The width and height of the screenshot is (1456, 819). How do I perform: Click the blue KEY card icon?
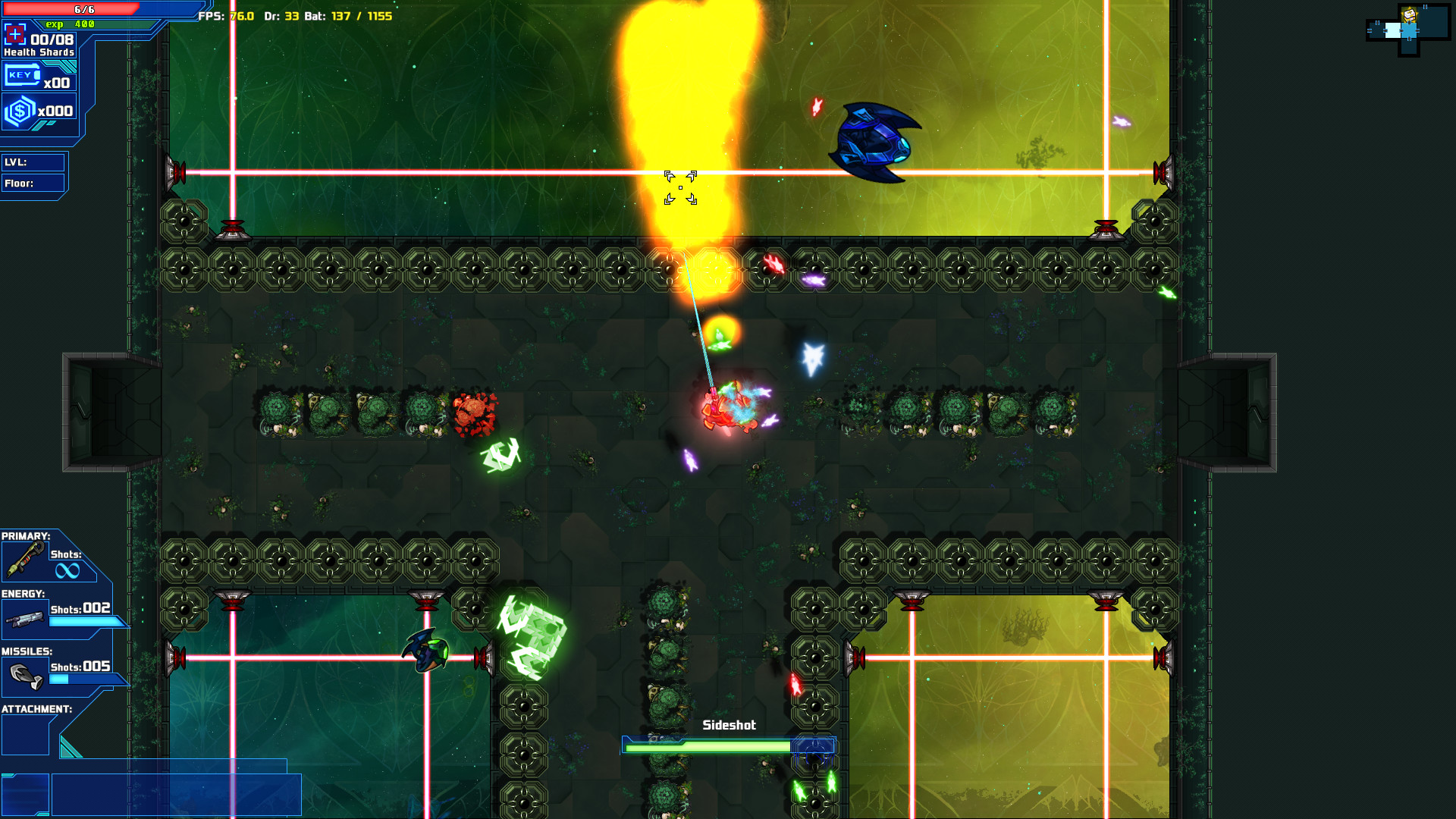coord(23,74)
